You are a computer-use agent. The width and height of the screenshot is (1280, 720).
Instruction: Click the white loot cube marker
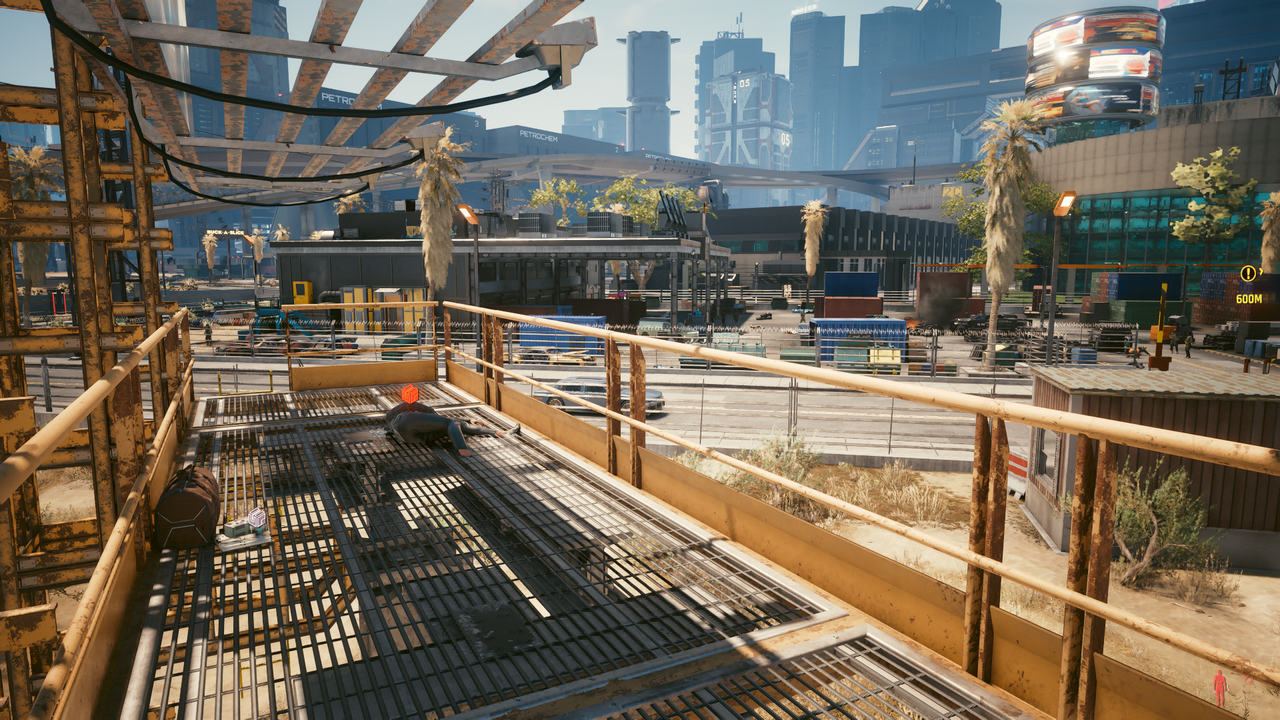tap(257, 517)
